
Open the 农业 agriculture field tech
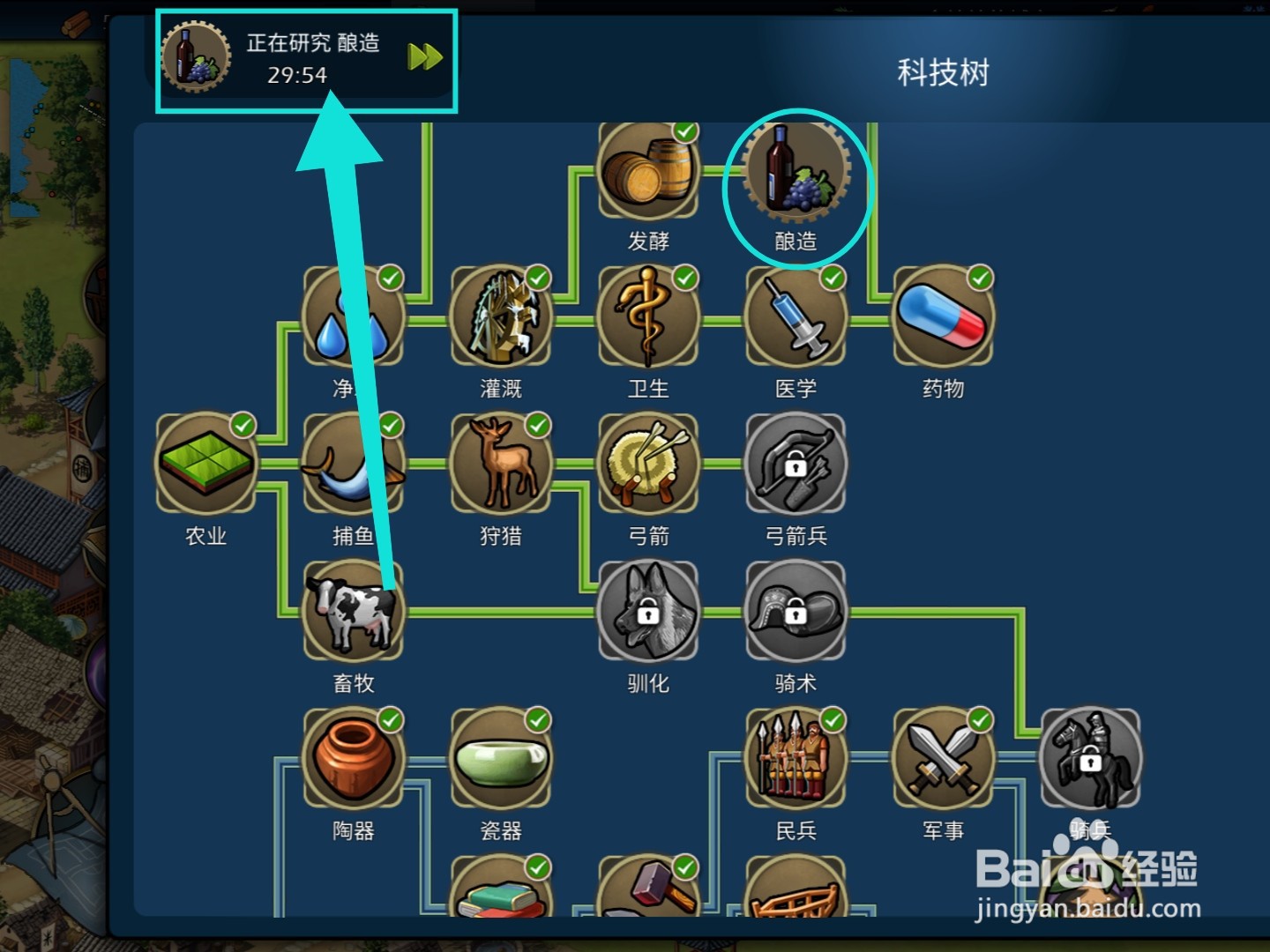click(x=205, y=465)
